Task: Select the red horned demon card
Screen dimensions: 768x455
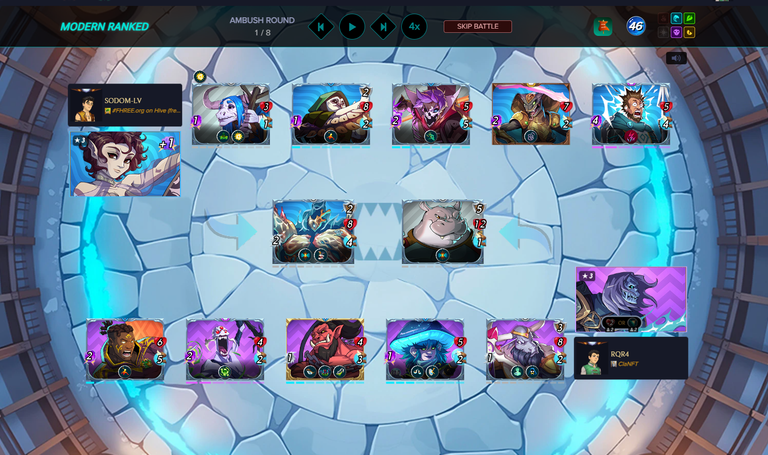Action: click(x=325, y=349)
